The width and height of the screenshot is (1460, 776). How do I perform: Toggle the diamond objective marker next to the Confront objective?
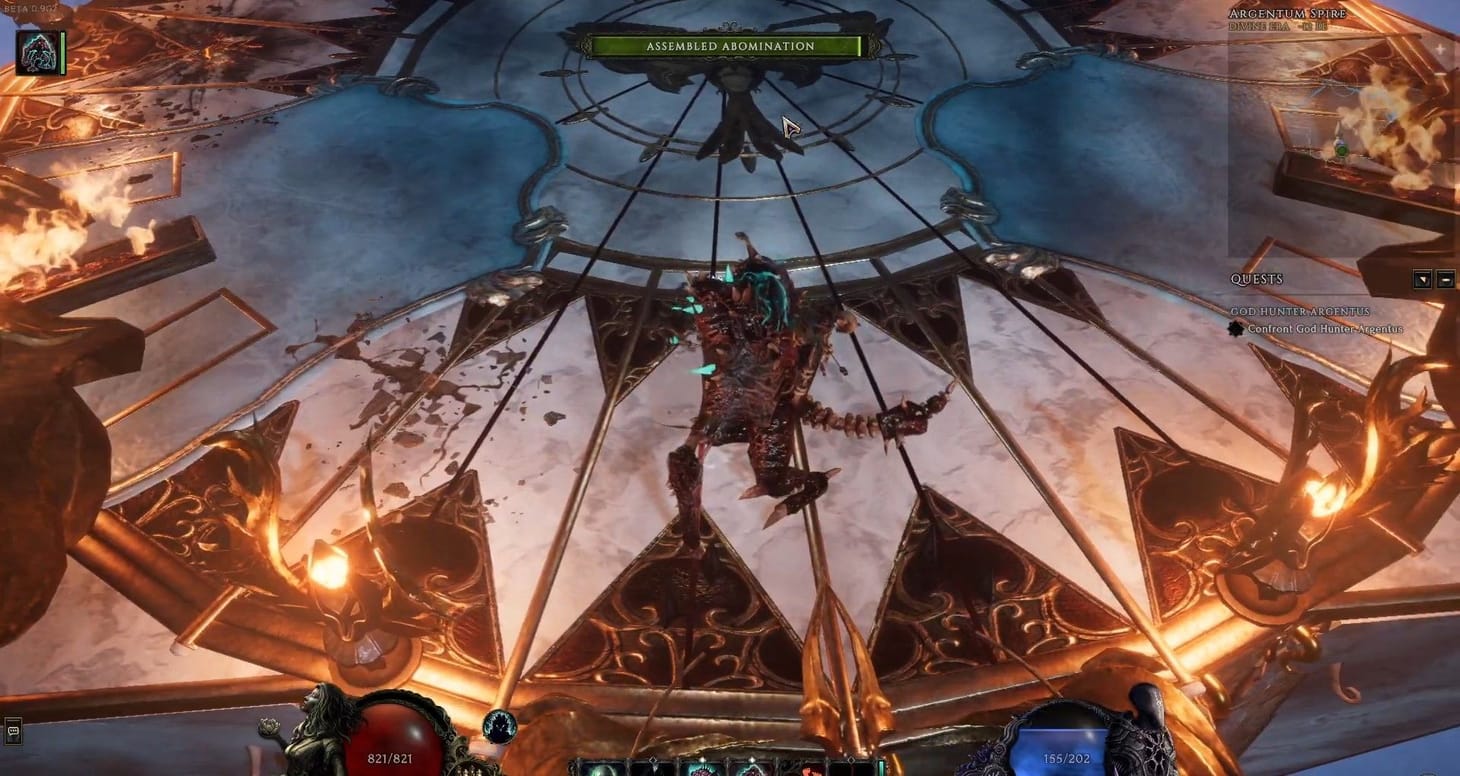(1237, 328)
